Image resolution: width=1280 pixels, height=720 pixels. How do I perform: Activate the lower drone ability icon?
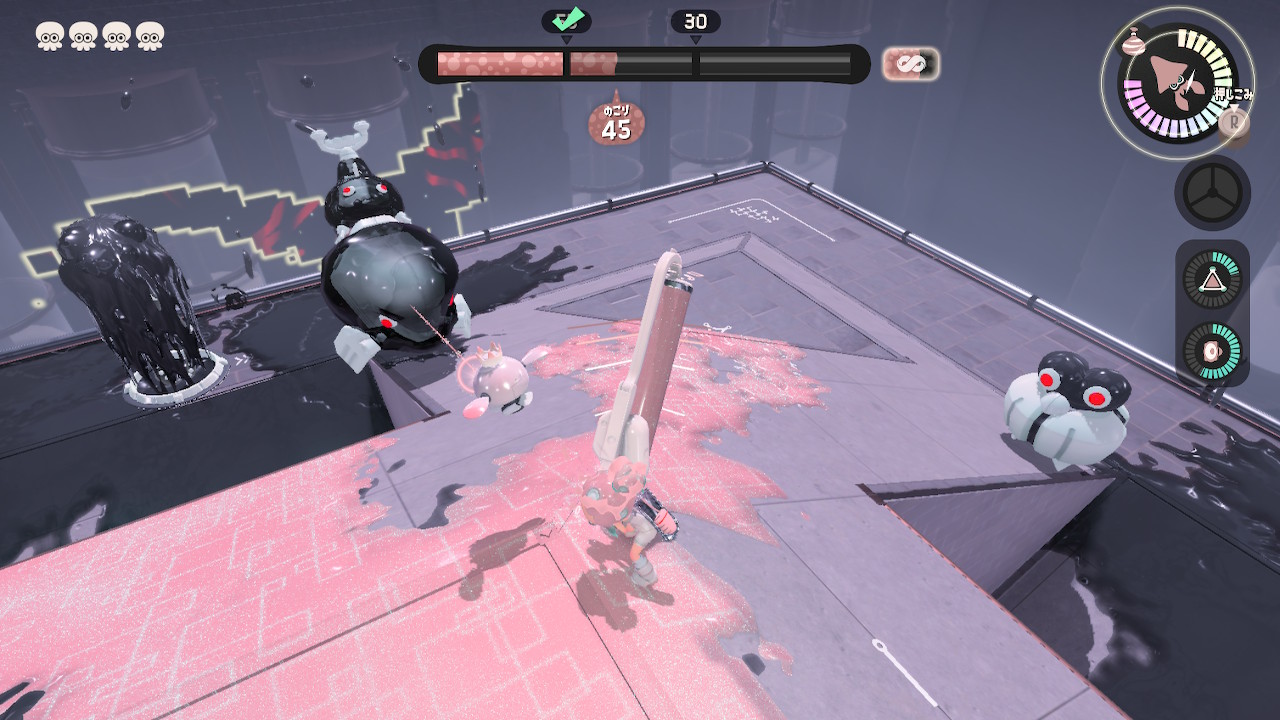(1212, 352)
